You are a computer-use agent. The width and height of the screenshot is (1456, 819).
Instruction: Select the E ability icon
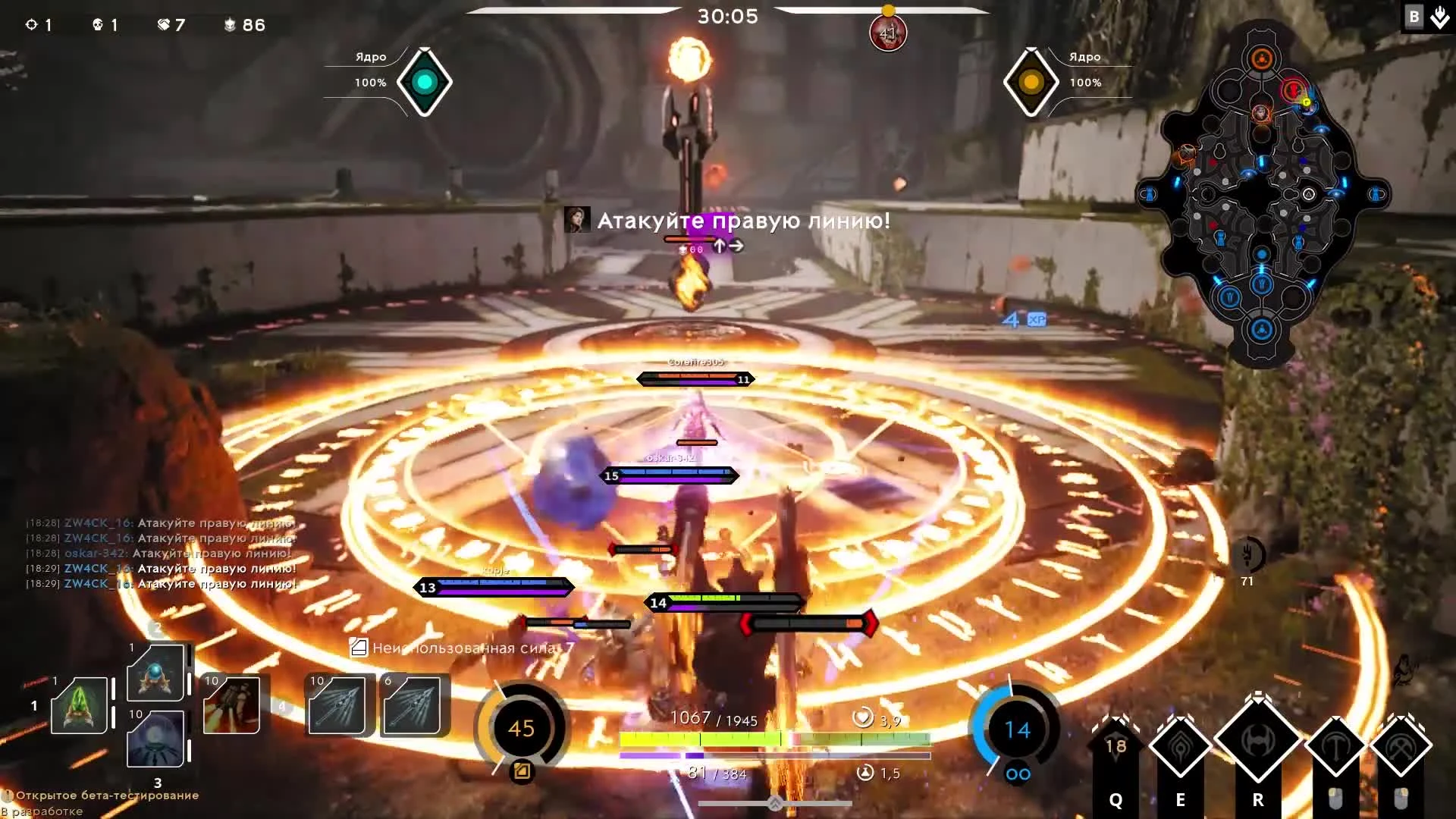click(1180, 747)
